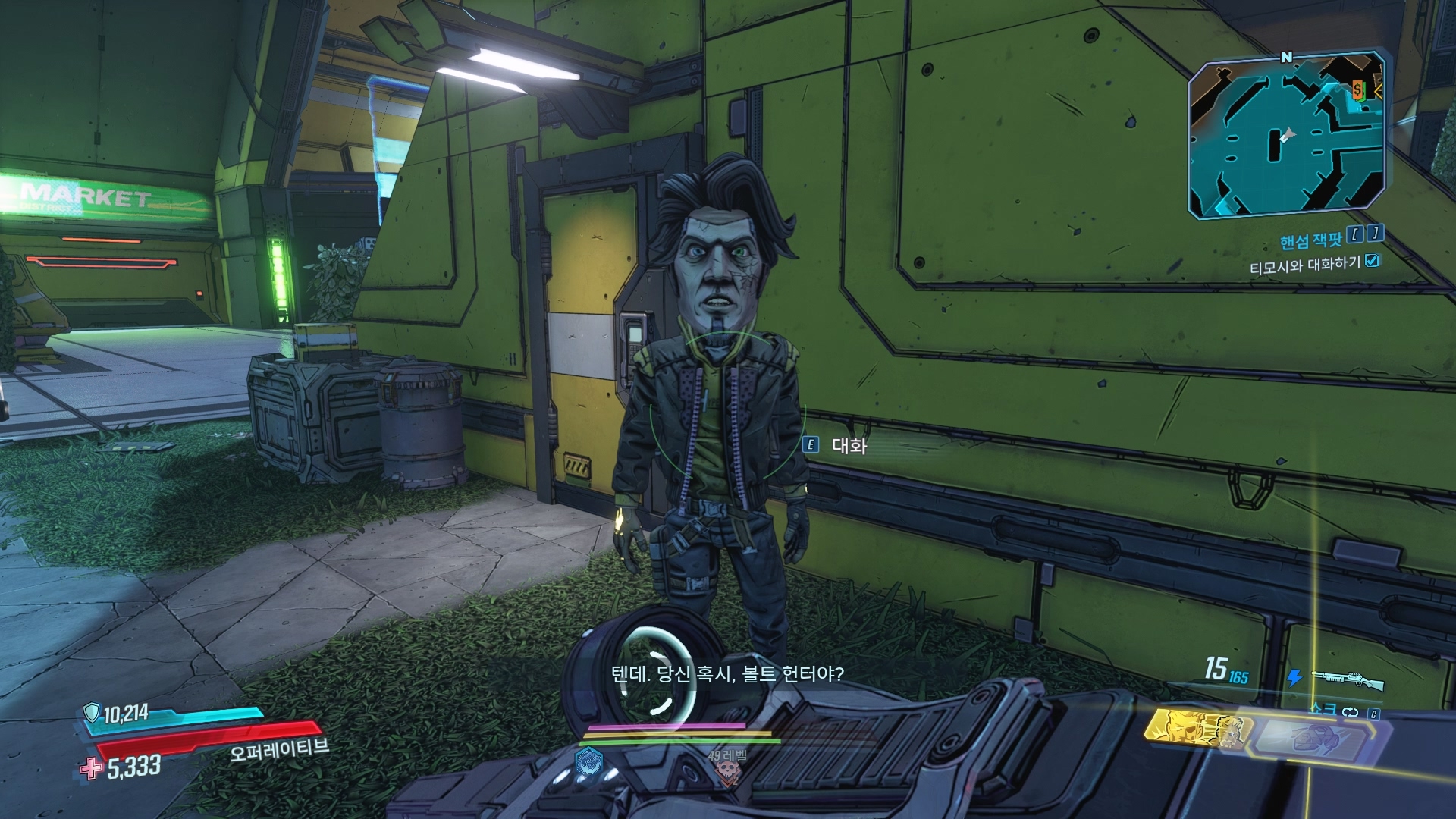Click the 티모시와 대화하기 objective checkbox
This screenshot has height=819, width=1456.
[x=1371, y=261]
